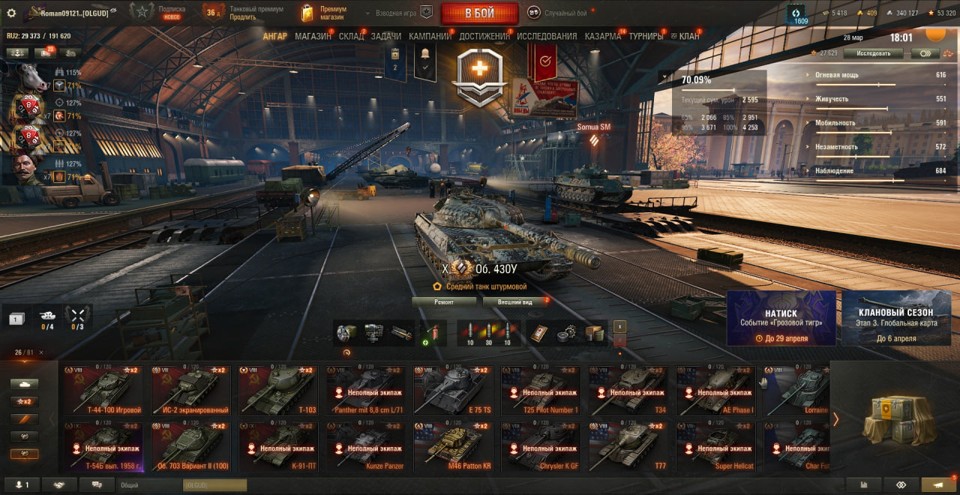Show the Достижения tab
The height and width of the screenshot is (495, 960).
pyautogui.click(x=484, y=36)
